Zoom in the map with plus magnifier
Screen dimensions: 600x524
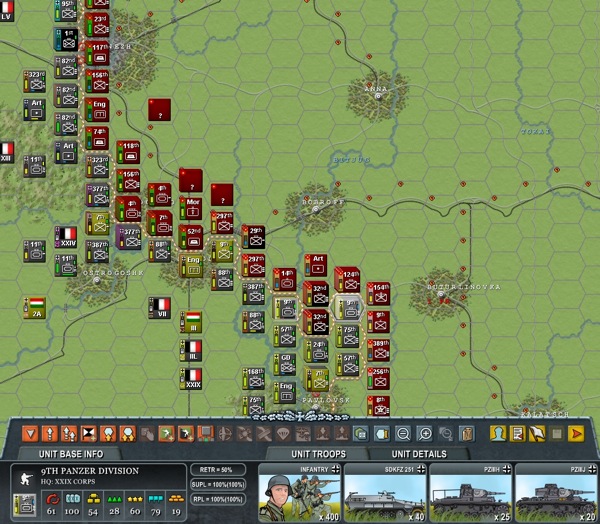pyautogui.click(x=424, y=434)
